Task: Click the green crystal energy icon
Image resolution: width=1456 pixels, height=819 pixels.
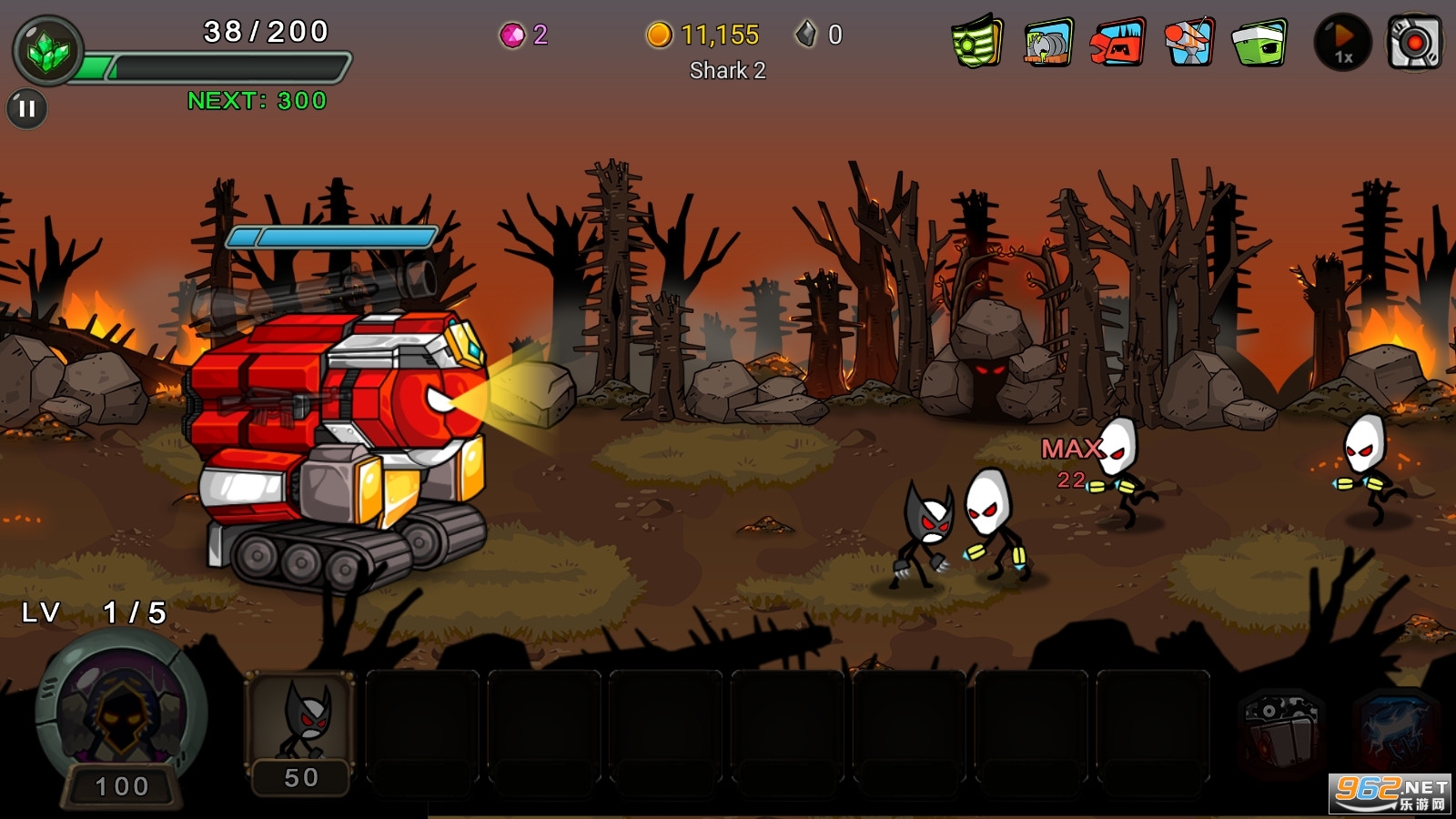Action: click(48, 52)
